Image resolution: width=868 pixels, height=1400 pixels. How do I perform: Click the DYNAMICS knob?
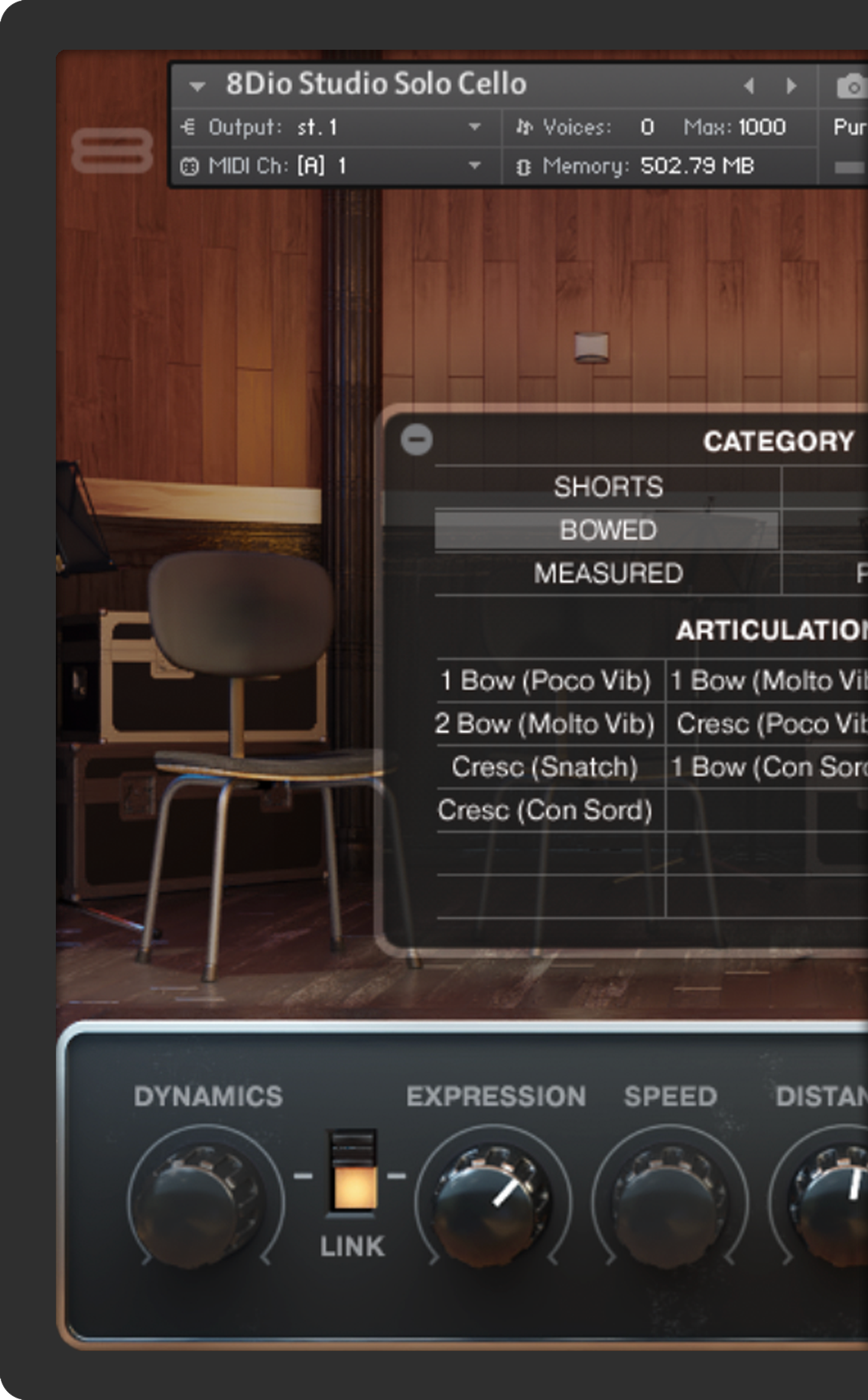click(205, 1198)
